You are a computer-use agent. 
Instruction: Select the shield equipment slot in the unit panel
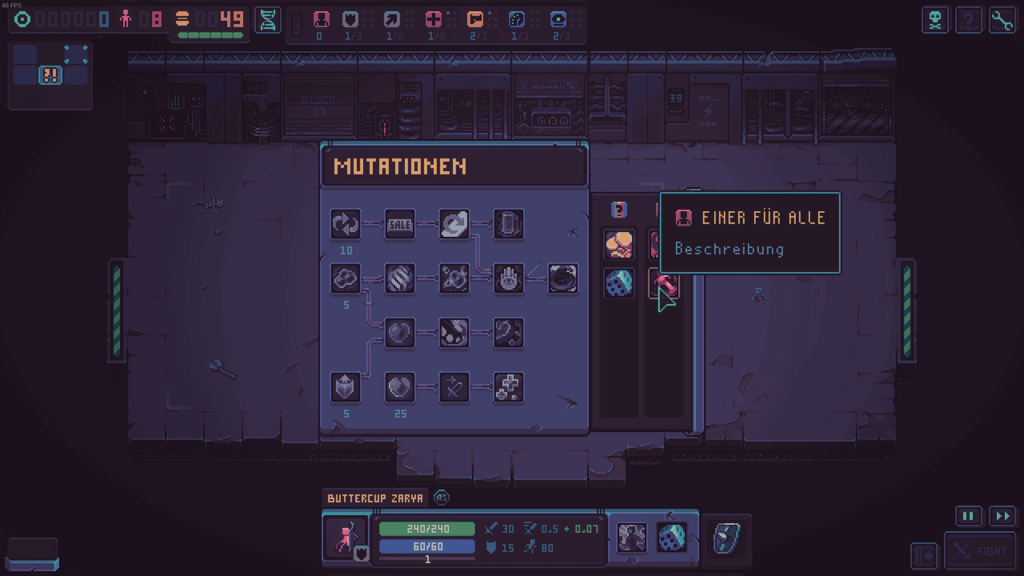pos(726,538)
